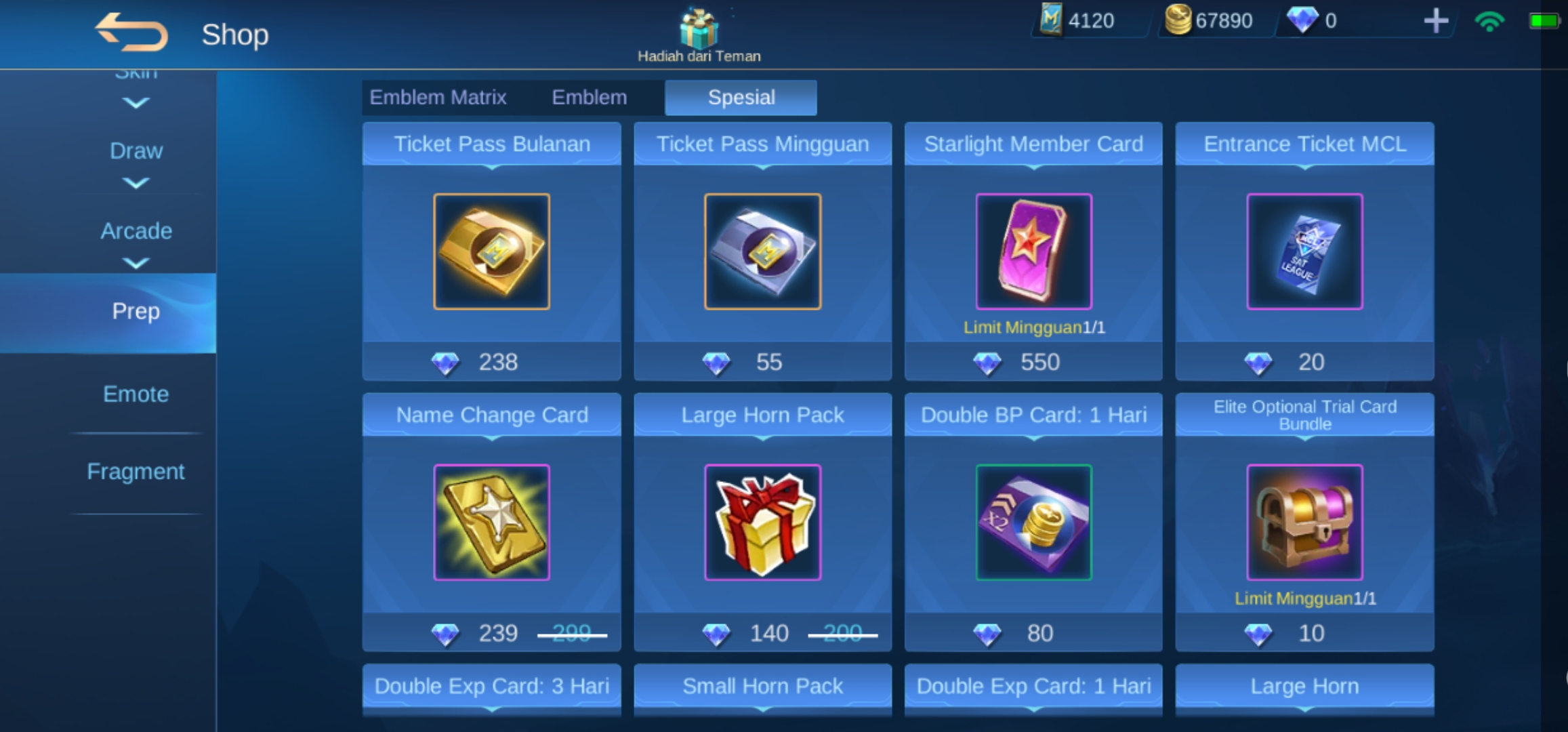Open the Fragment section
Image resolution: width=1568 pixels, height=732 pixels.
click(136, 471)
